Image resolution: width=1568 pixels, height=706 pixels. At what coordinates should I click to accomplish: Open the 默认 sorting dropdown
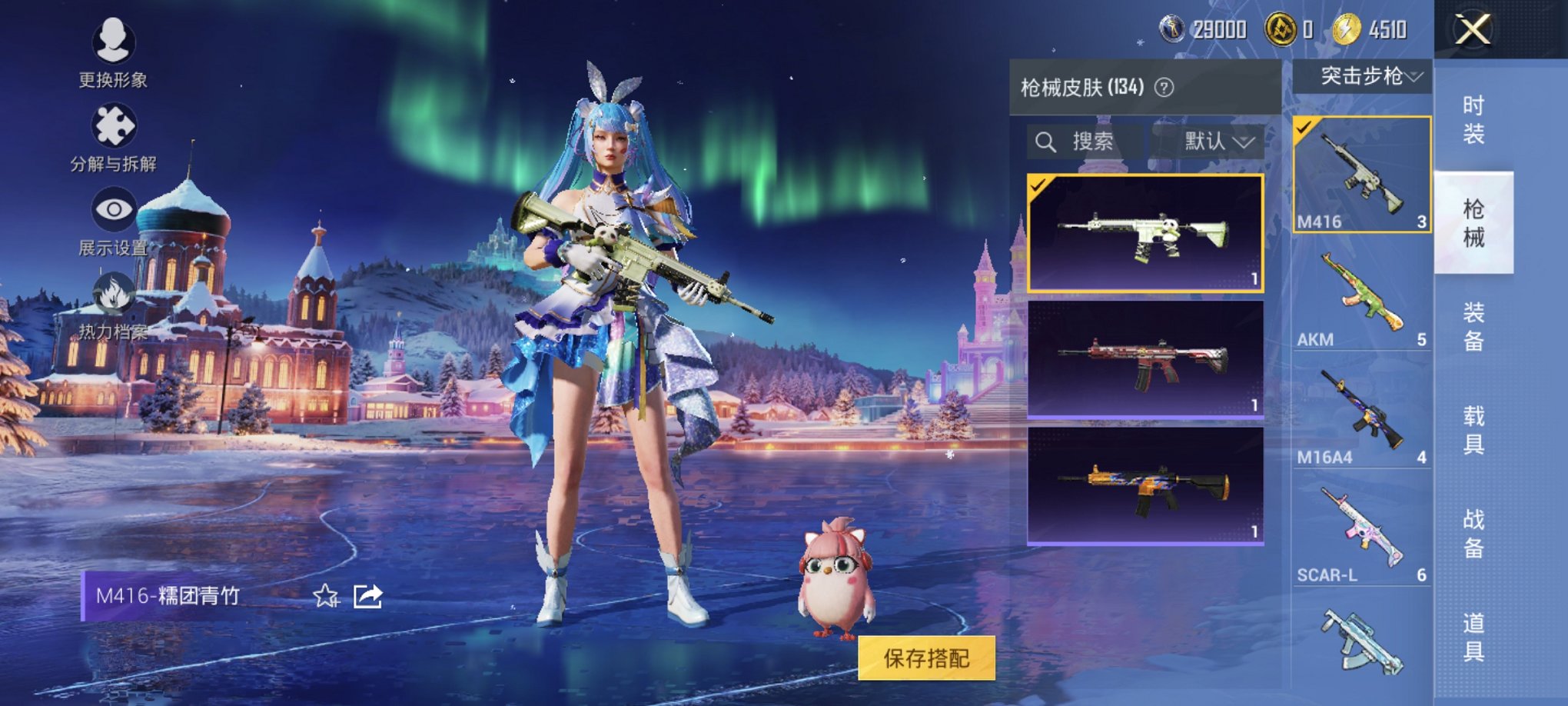tap(1214, 141)
